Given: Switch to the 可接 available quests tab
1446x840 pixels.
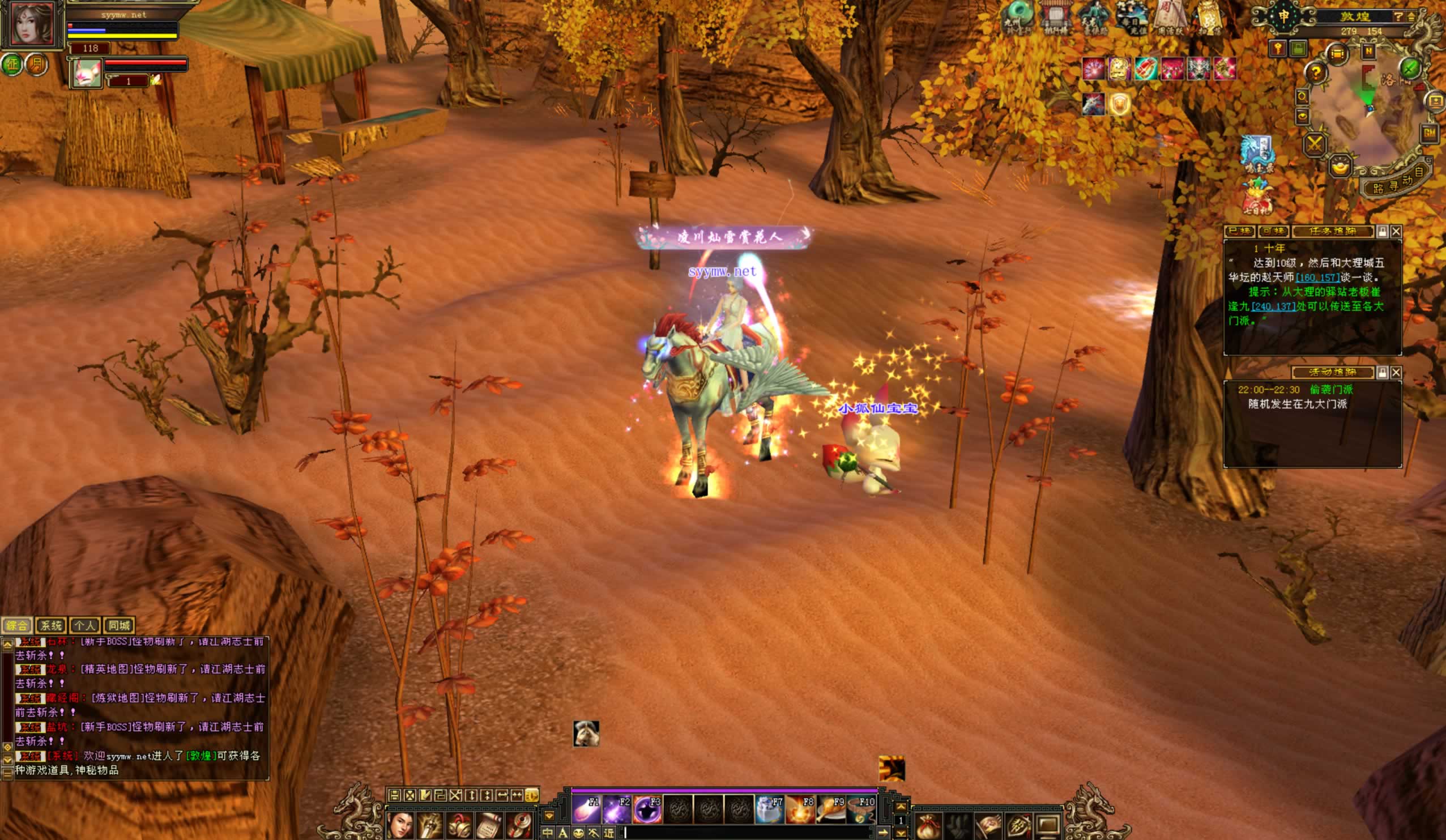Looking at the screenshot, I should 1273,231.
